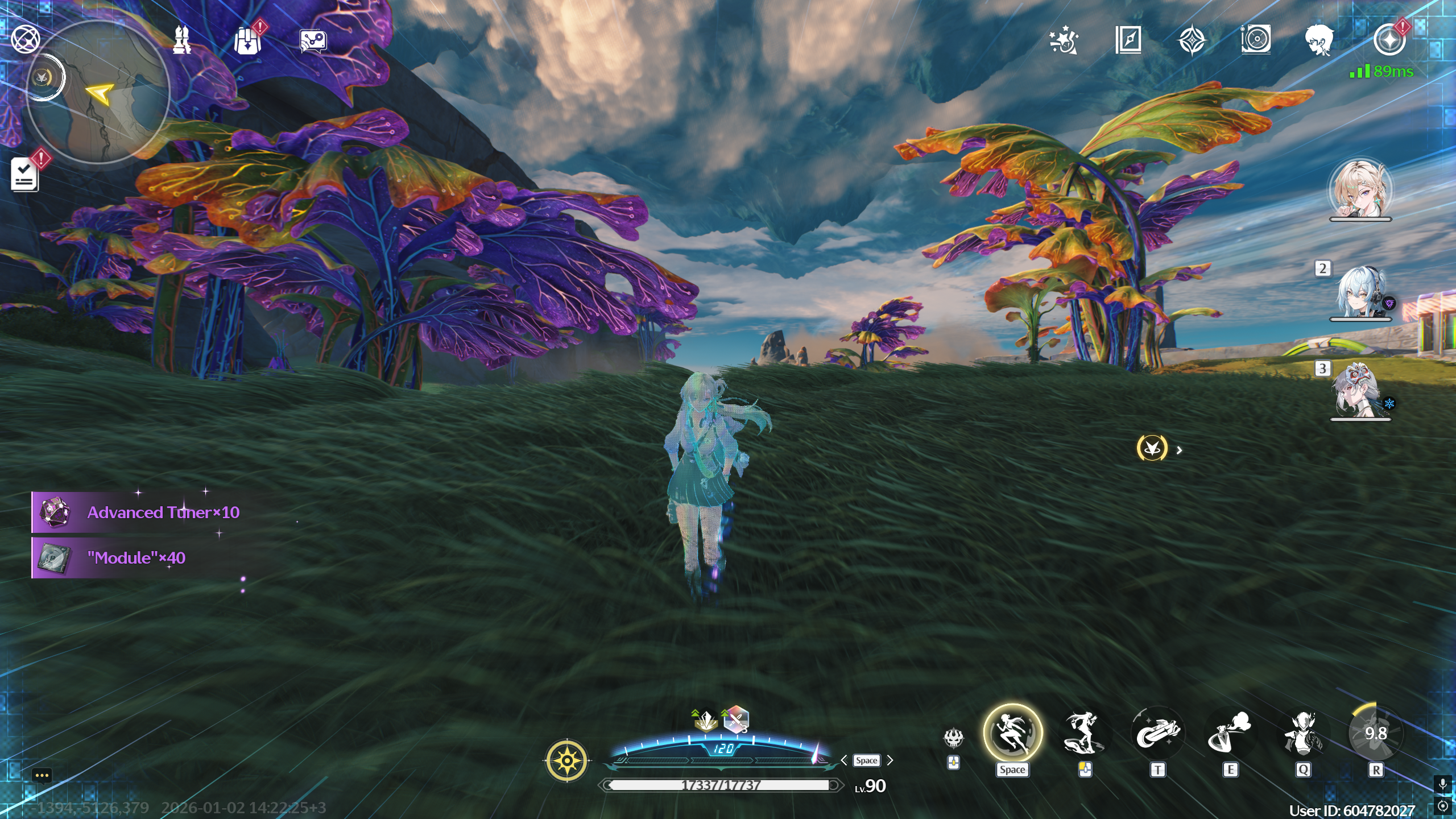Open the backpack inventory icon

[x=247, y=41]
